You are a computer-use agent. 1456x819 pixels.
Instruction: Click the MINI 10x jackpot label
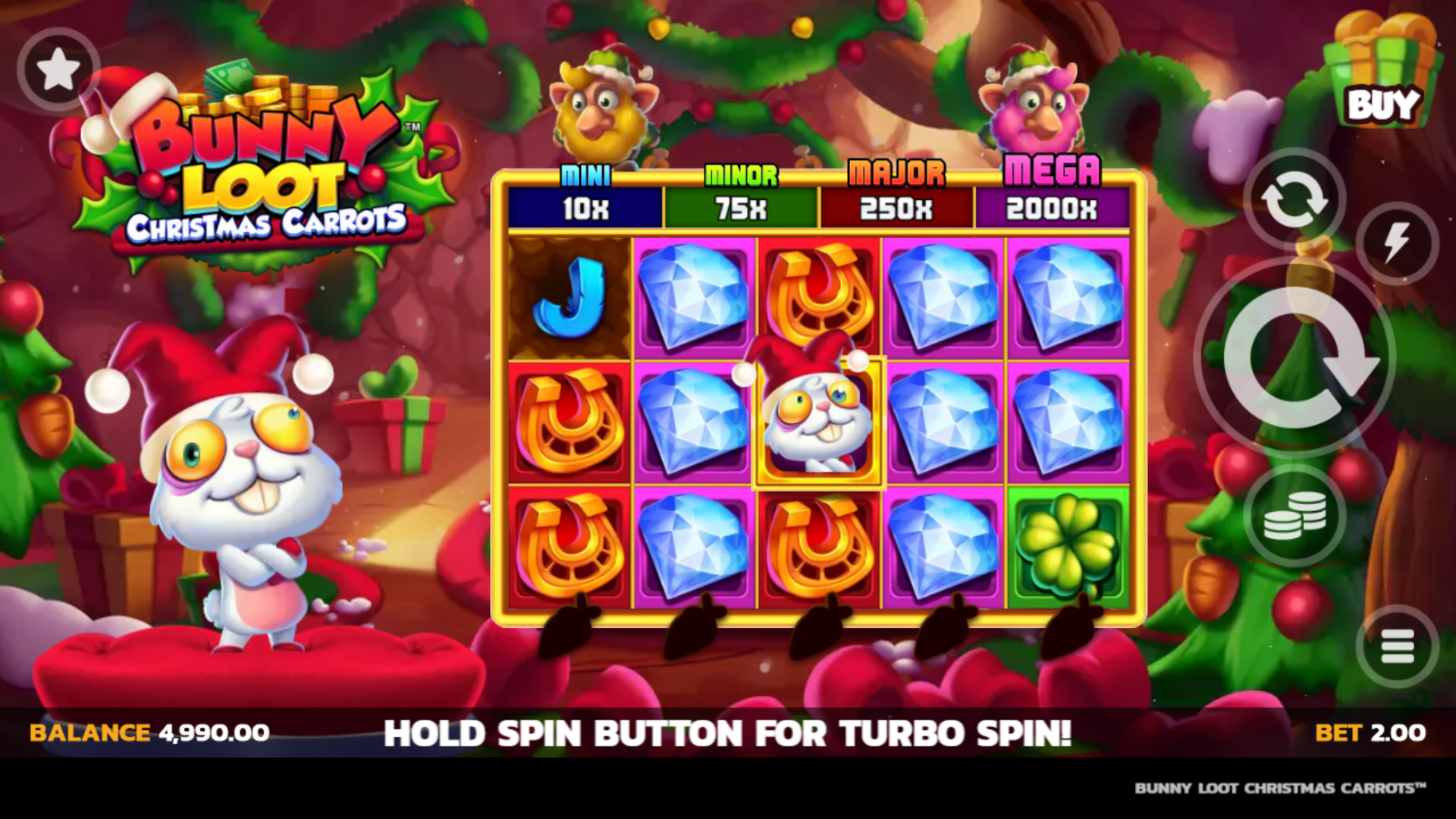pyautogui.click(x=584, y=190)
